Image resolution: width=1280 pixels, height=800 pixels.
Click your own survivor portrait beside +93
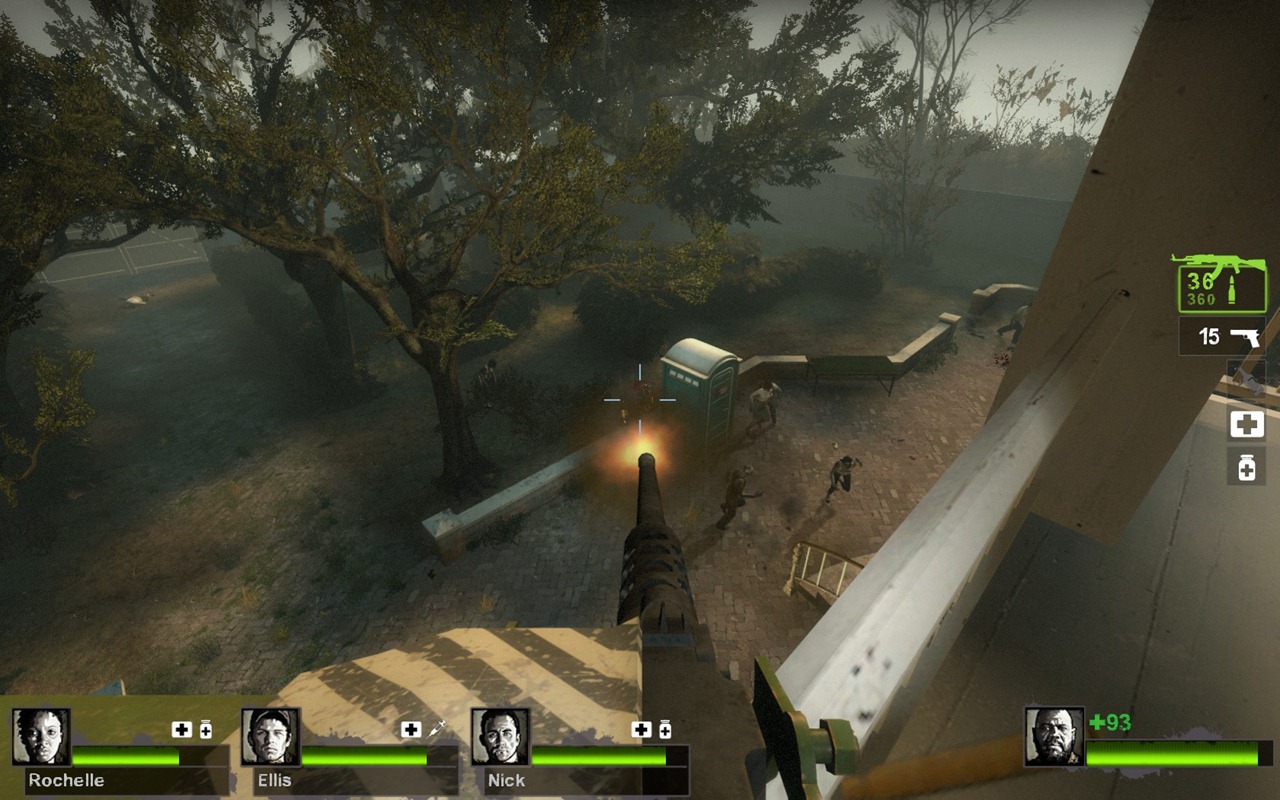pos(1054,737)
